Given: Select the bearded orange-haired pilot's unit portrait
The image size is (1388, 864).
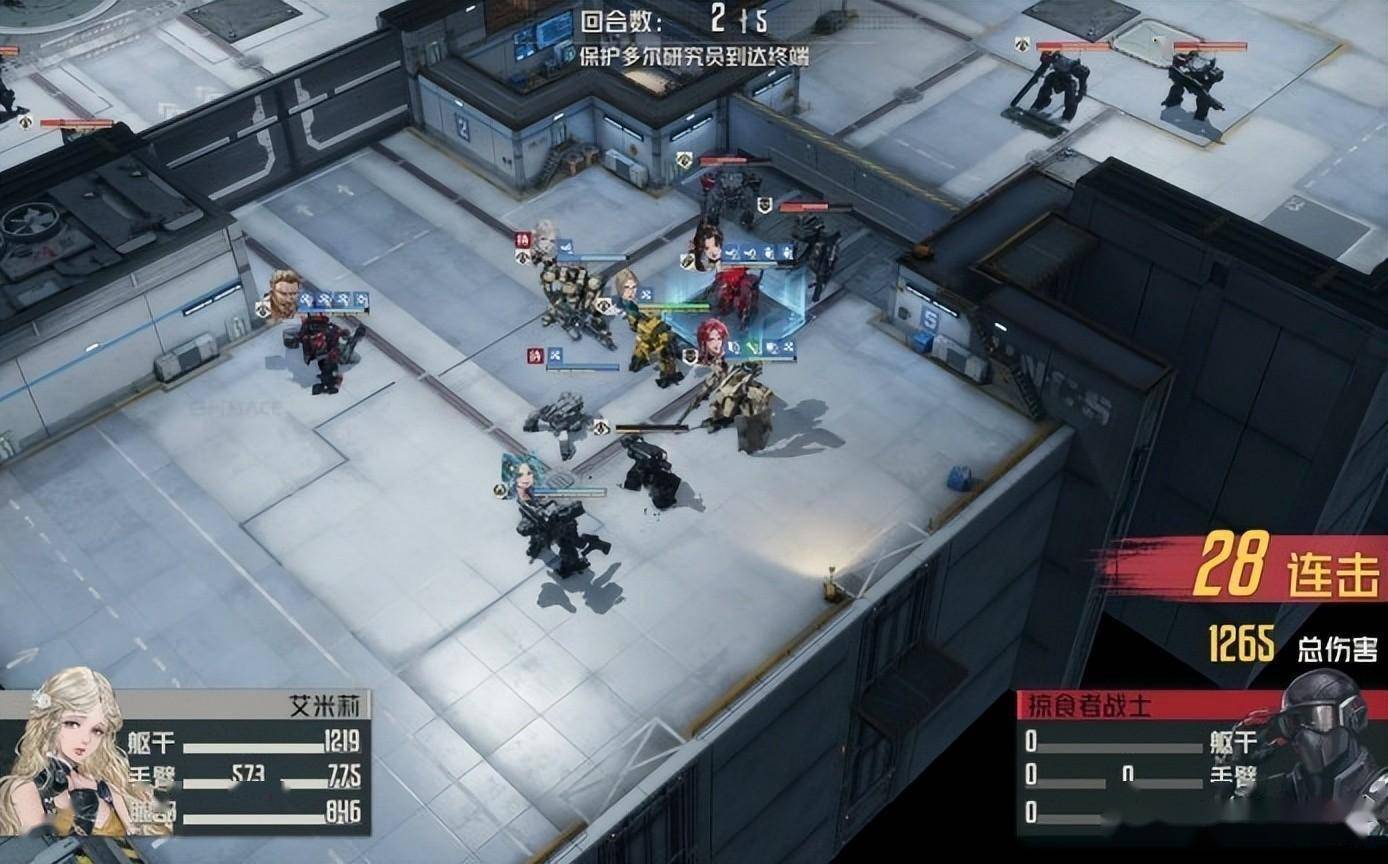Looking at the screenshot, I should pos(284,293).
